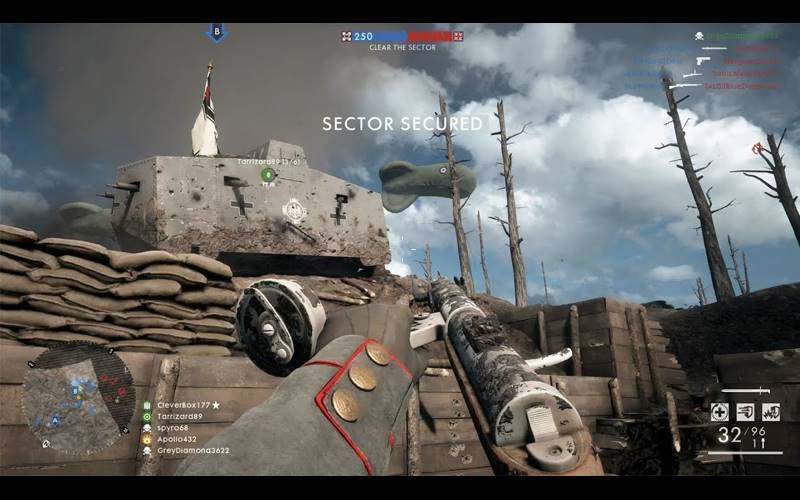This screenshot has height=500, width=800.
Task: Select squad member GreyDiamond3622
Action: (192, 451)
